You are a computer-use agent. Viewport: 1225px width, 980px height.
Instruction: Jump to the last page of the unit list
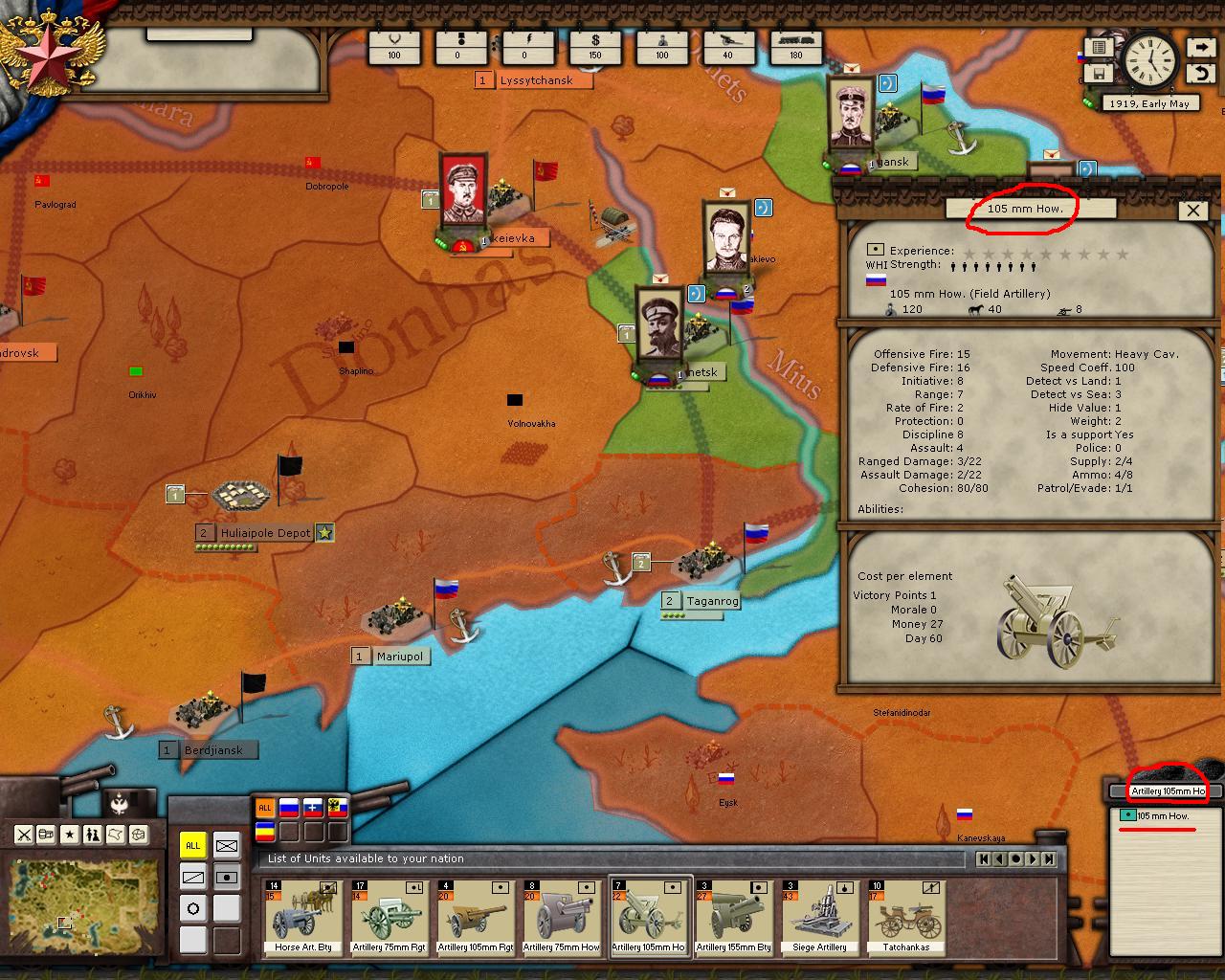tap(1049, 859)
